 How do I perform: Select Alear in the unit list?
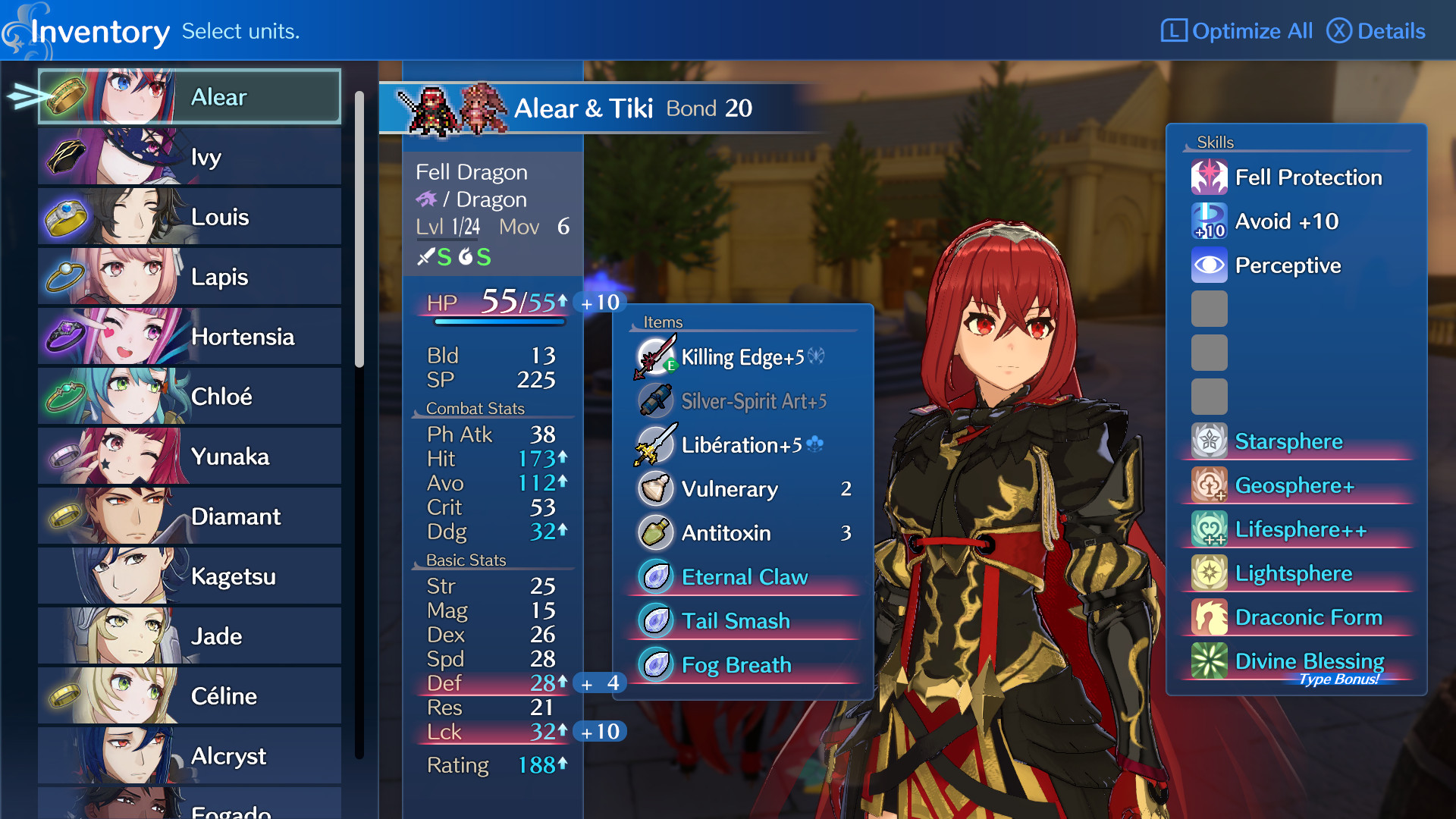190,97
